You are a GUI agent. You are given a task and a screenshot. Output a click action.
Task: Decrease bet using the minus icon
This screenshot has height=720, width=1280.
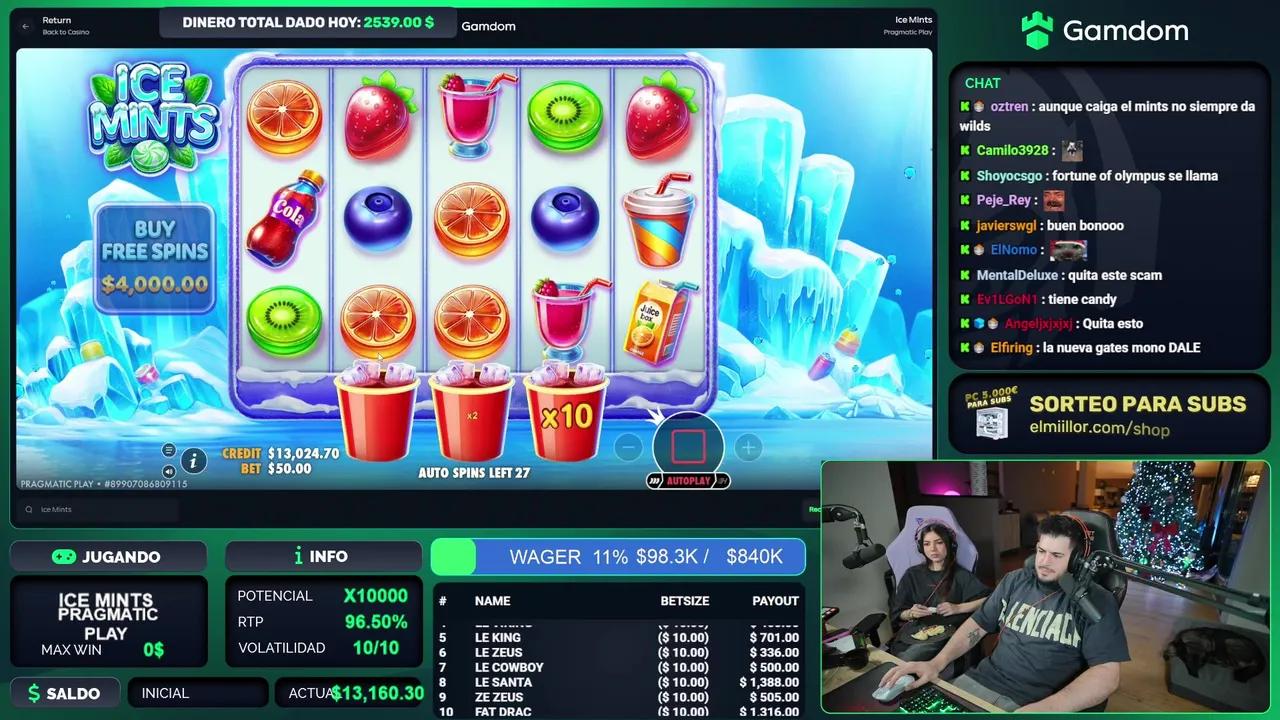click(628, 447)
